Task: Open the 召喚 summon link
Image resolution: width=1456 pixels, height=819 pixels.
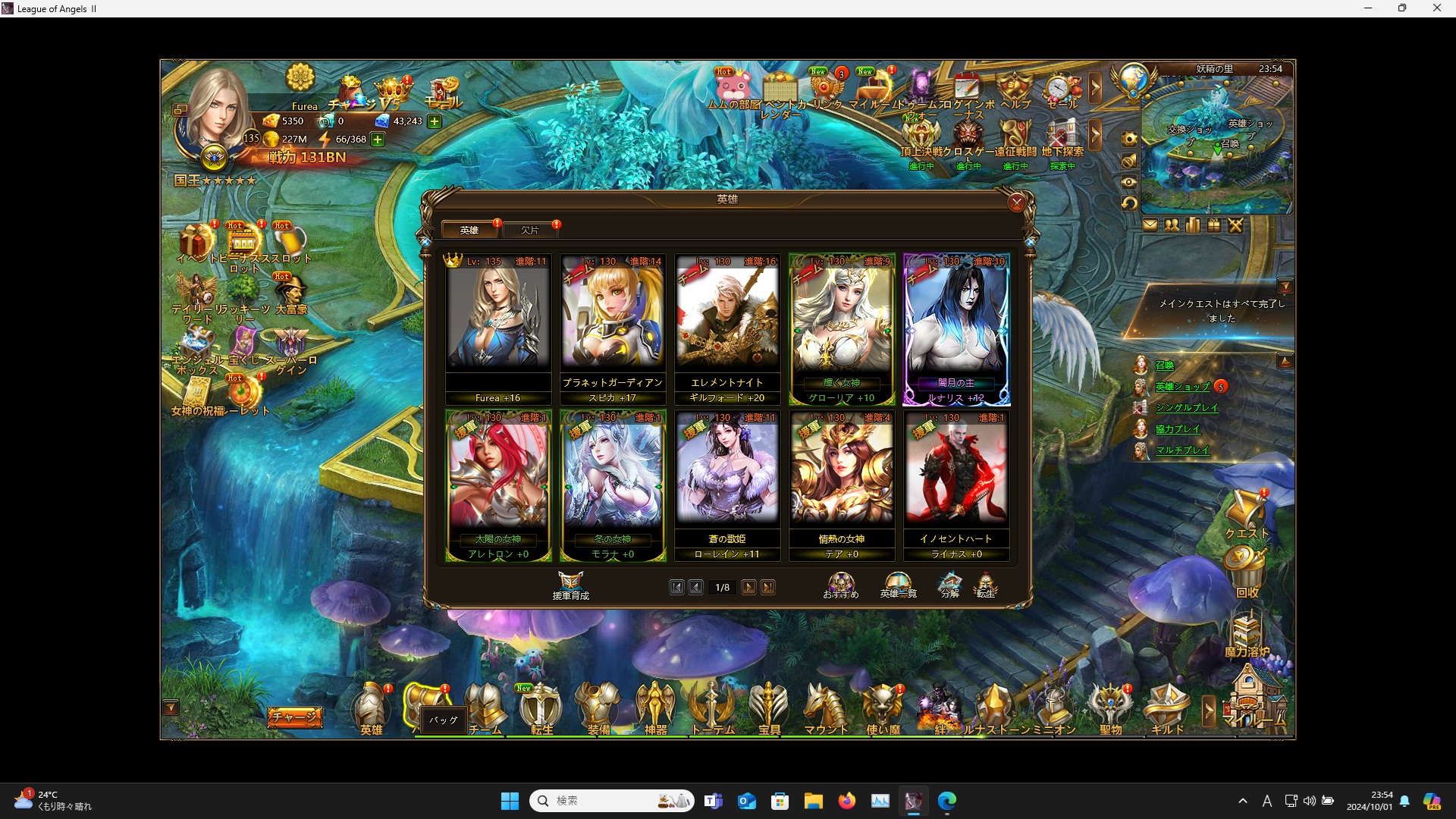Action: click(x=1166, y=365)
